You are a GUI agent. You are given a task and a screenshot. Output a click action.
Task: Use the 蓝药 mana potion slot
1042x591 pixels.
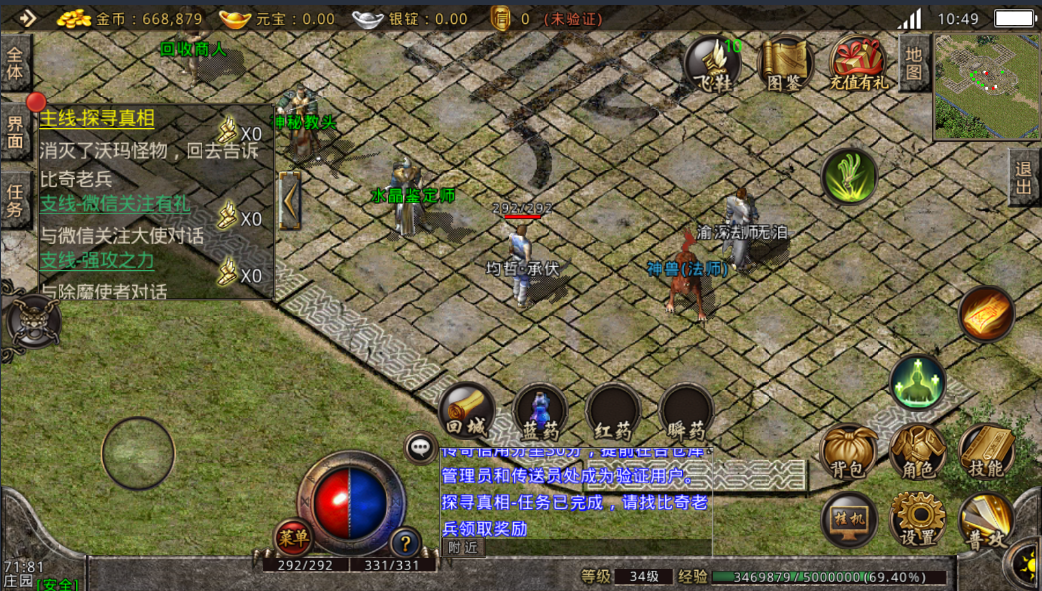(540, 411)
